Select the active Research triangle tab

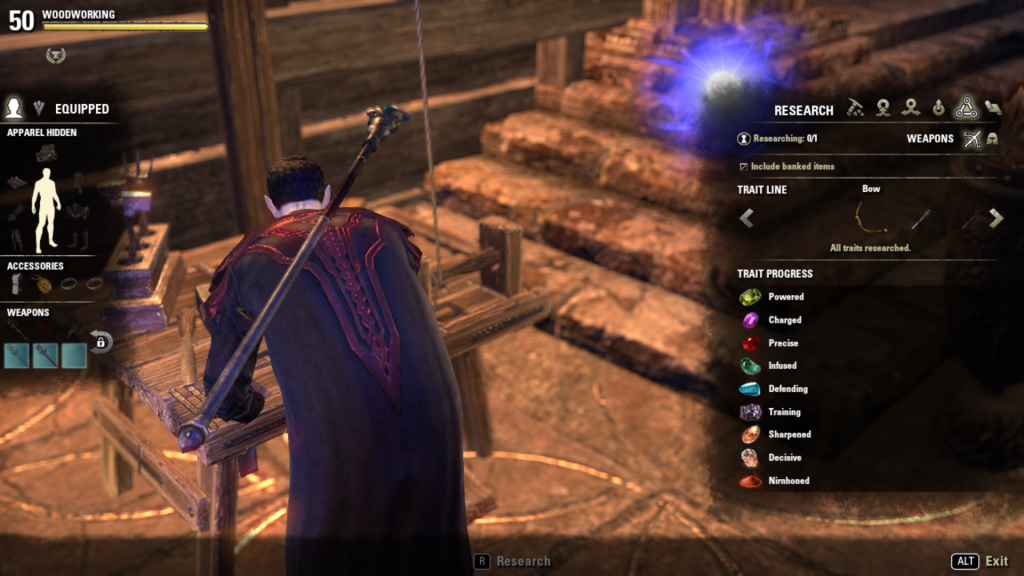[x=965, y=108]
